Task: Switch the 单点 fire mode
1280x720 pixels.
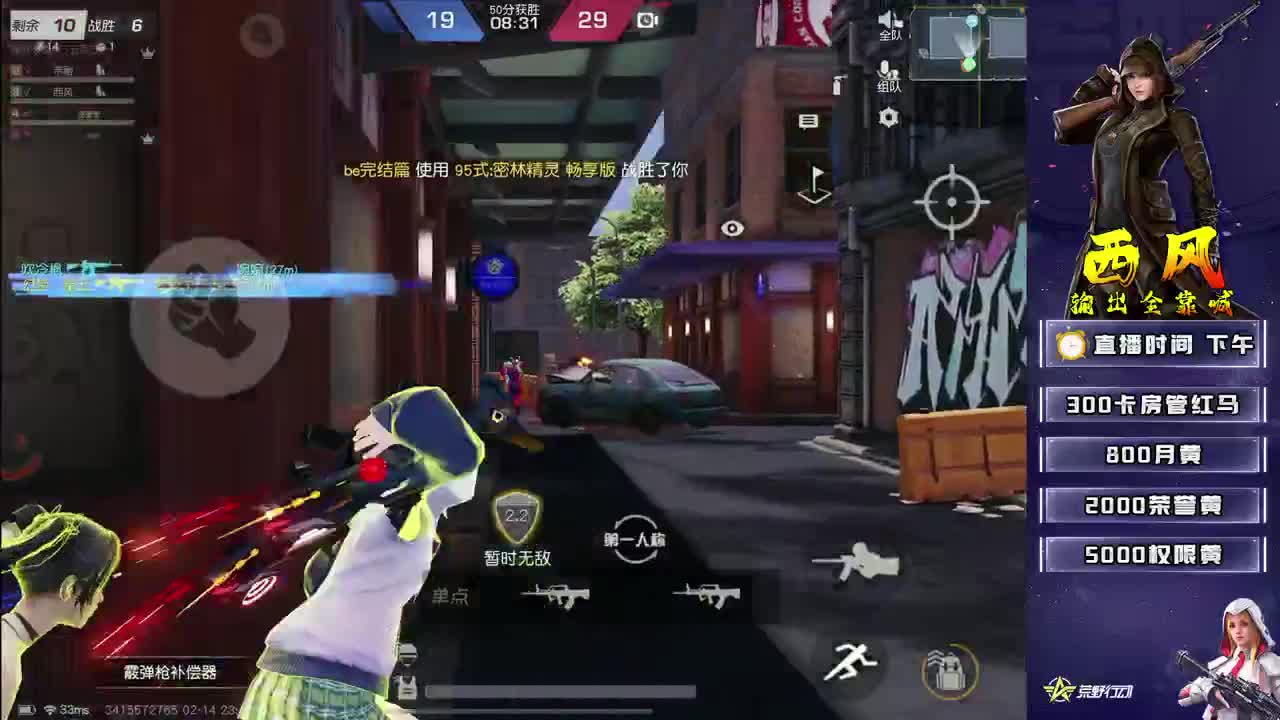Action: pyautogui.click(x=451, y=597)
